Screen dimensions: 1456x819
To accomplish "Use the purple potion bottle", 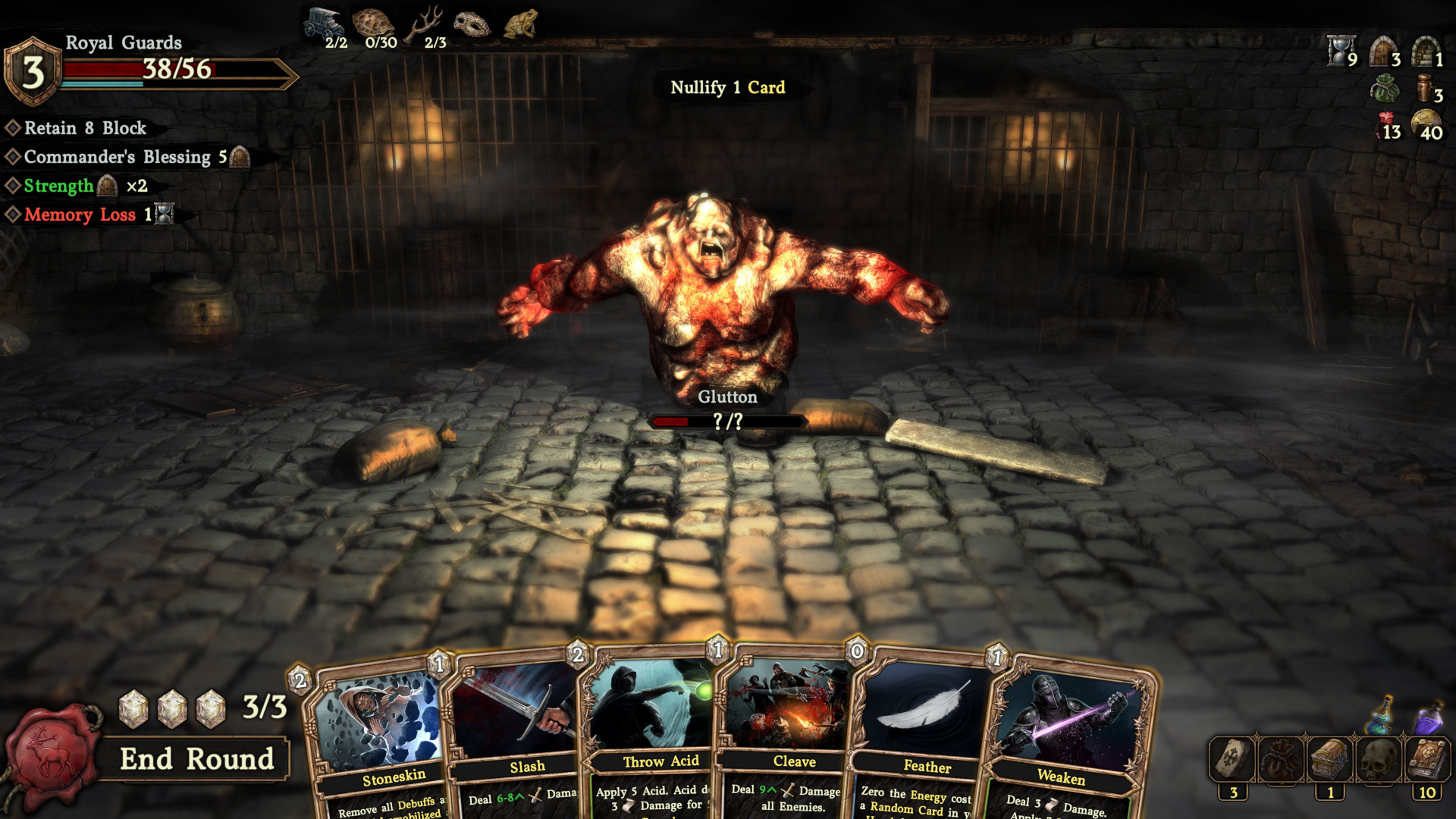I will [1429, 717].
